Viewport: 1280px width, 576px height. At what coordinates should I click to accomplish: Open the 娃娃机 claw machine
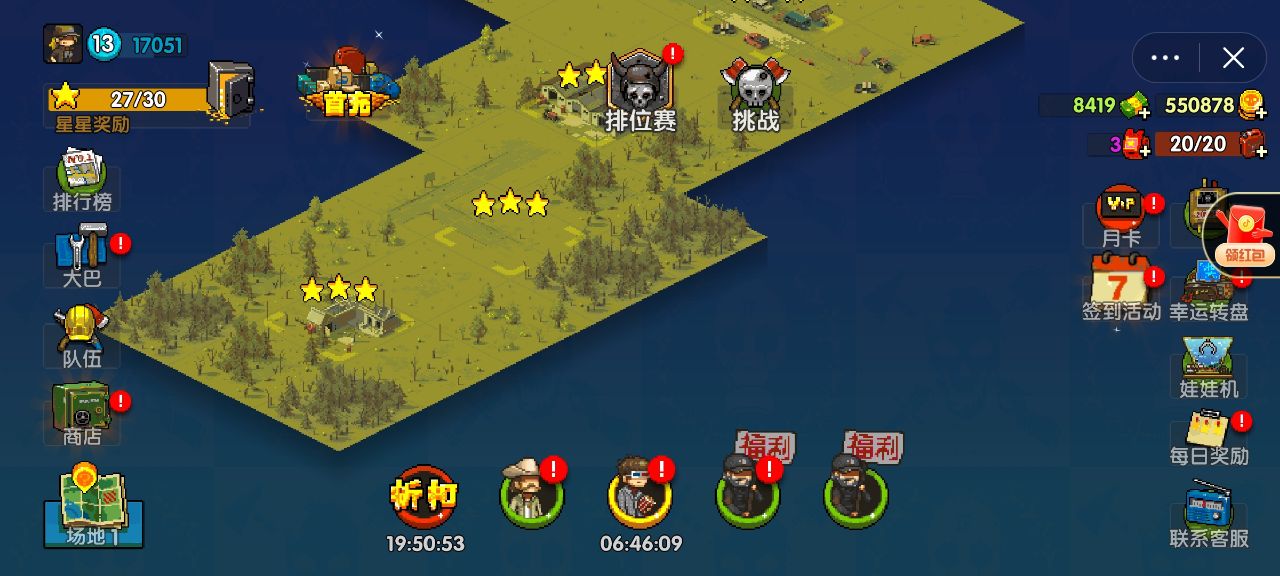pyautogui.click(x=1208, y=367)
